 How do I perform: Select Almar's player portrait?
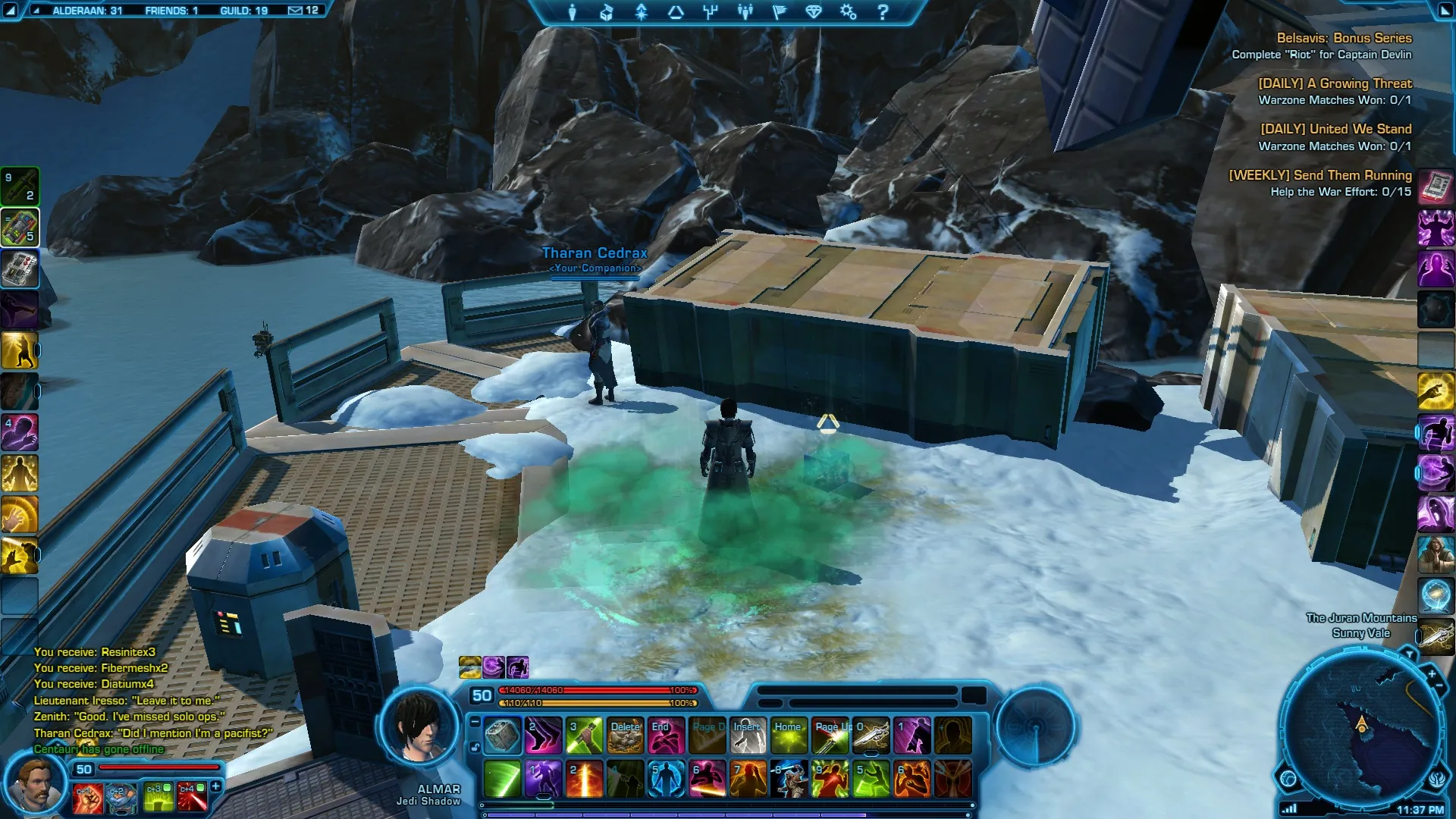[x=419, y=729]
